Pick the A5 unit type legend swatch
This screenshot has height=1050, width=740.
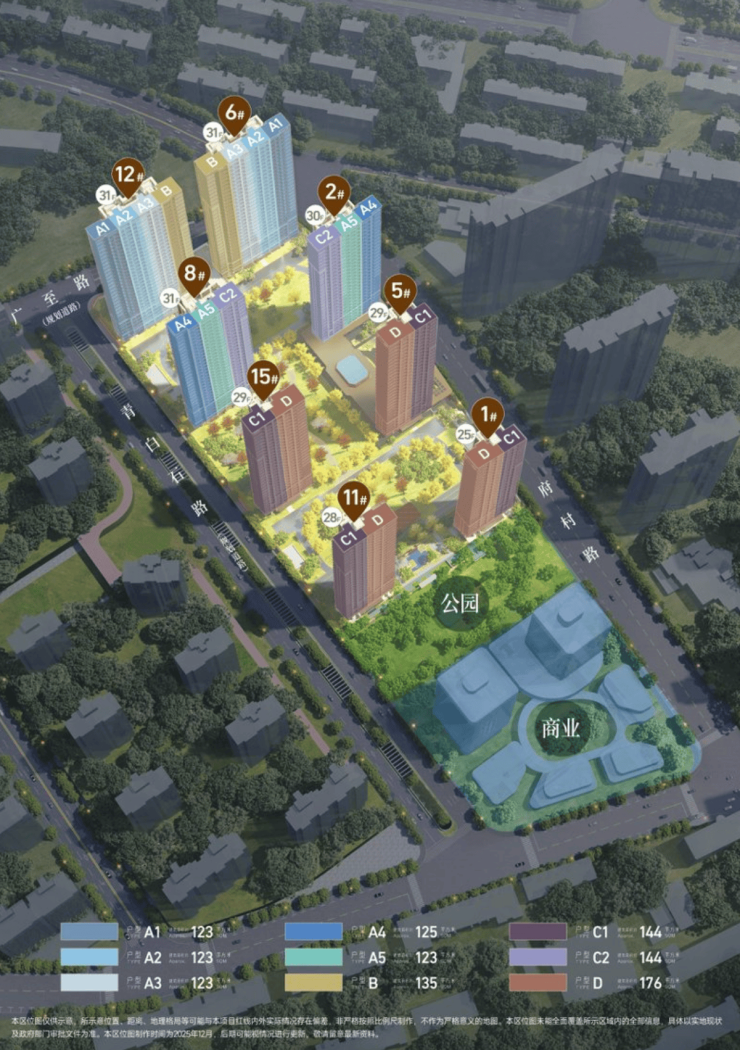pyautogui.click(x=313, y=957)
